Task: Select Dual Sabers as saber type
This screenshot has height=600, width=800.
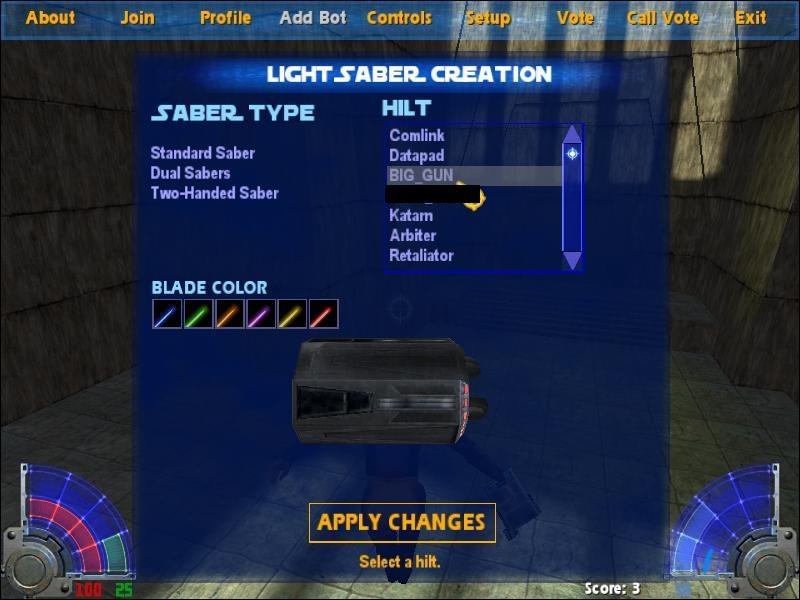Action: click(190, 173)
